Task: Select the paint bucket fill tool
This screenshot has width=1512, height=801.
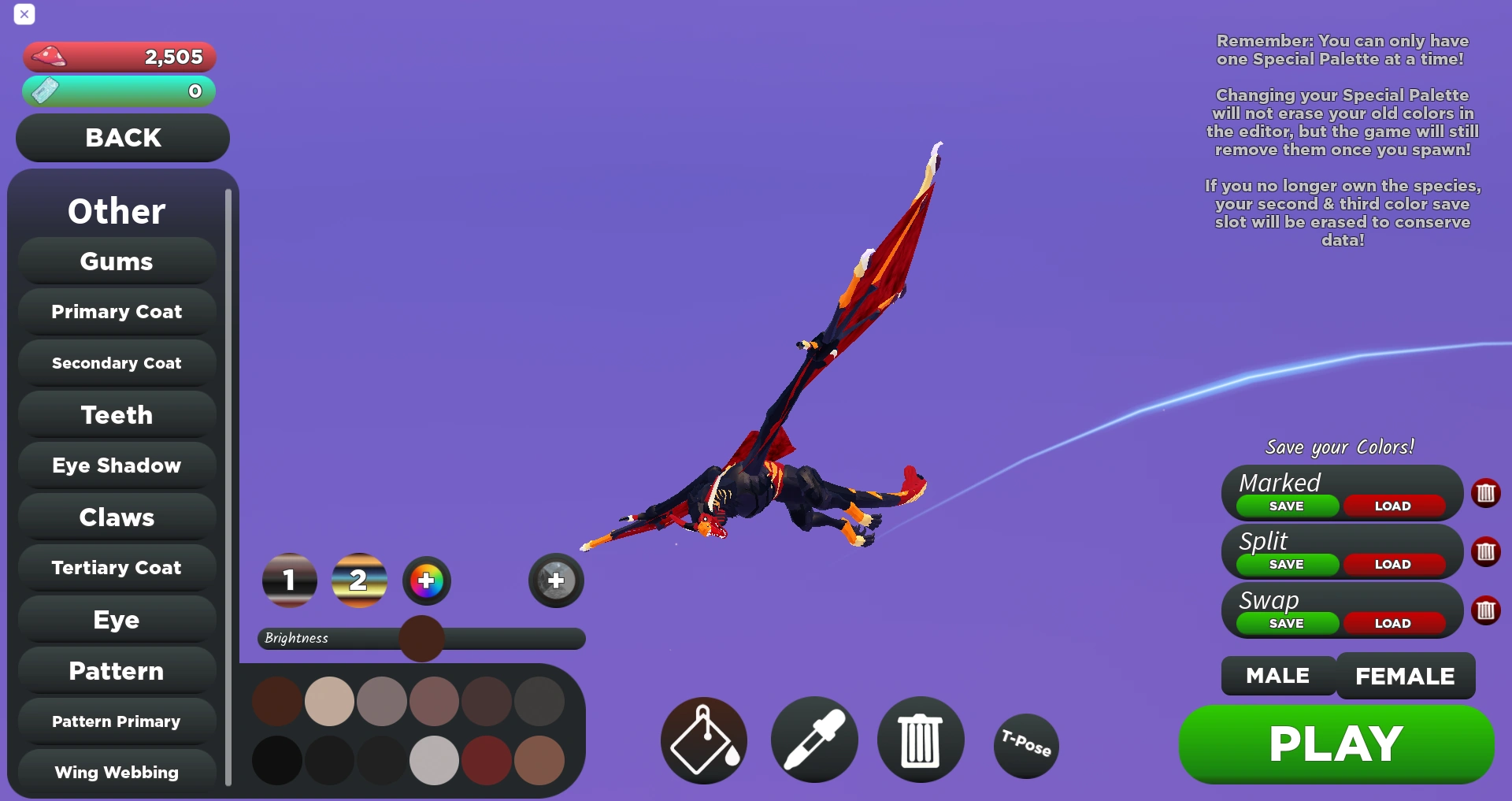Action: coord(702,740)
